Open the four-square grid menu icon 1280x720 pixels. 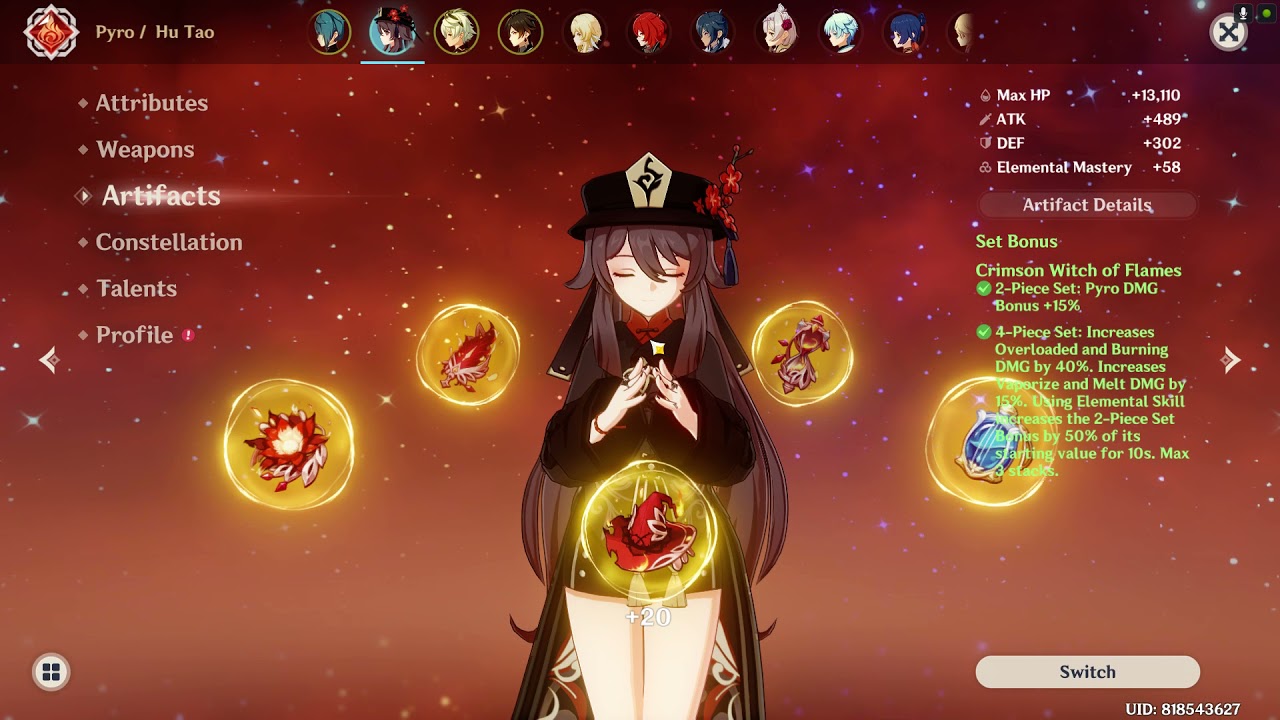51,672
